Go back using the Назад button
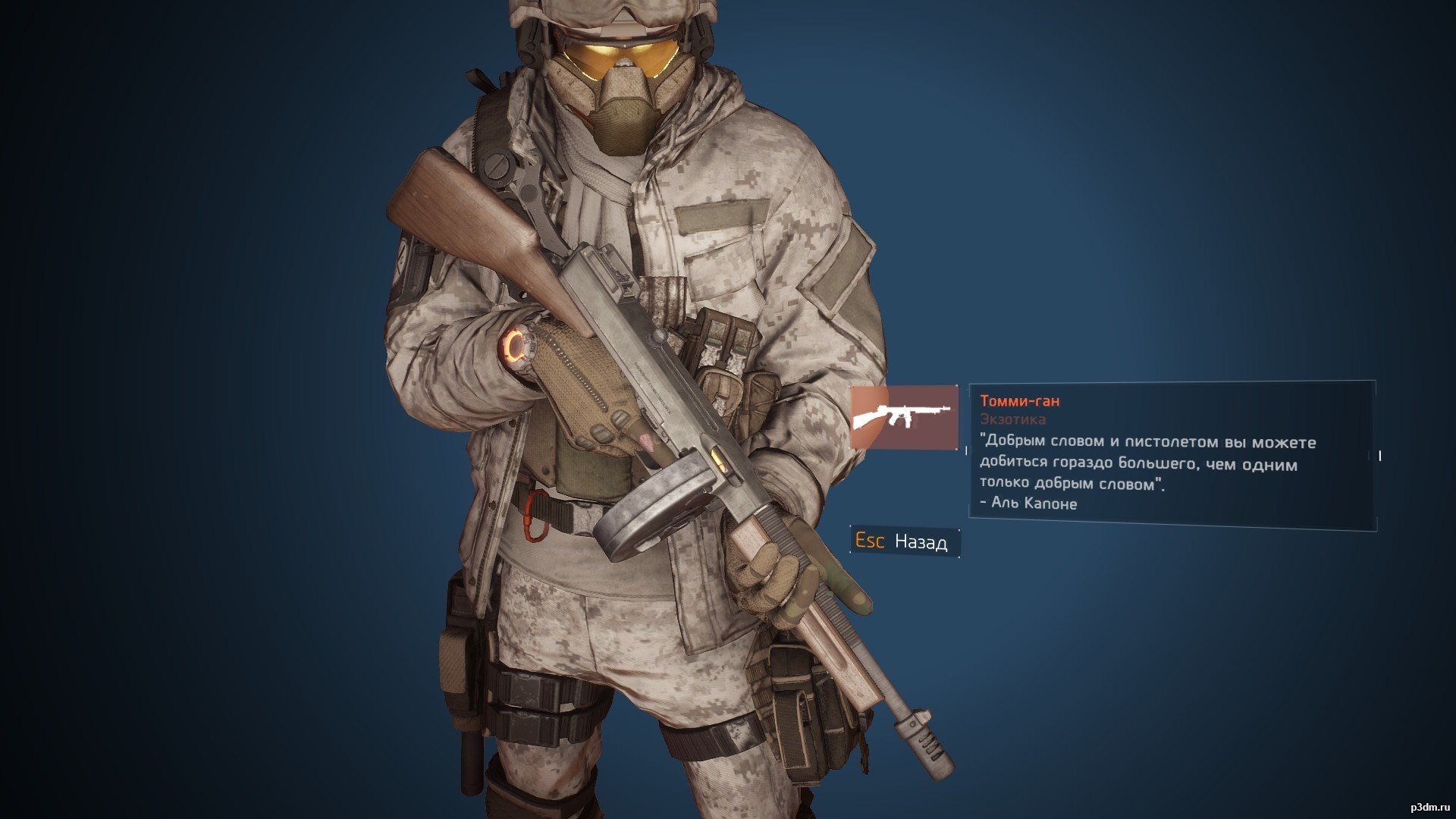The height and width of the screenshot is (819, 1456). pos(904,541)
